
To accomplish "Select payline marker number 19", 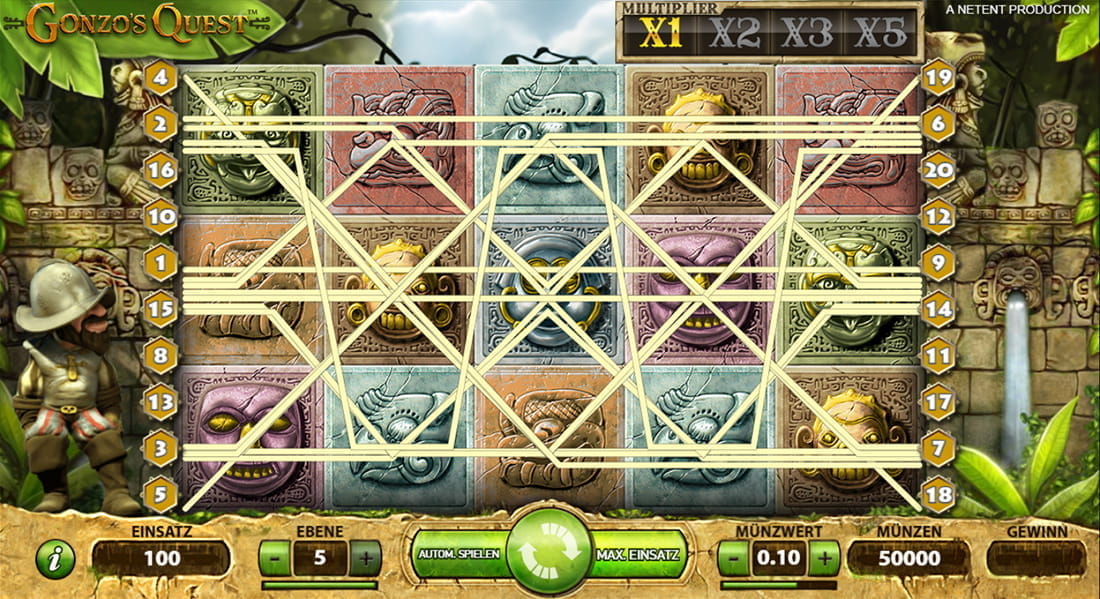I will tap(938, 77).
